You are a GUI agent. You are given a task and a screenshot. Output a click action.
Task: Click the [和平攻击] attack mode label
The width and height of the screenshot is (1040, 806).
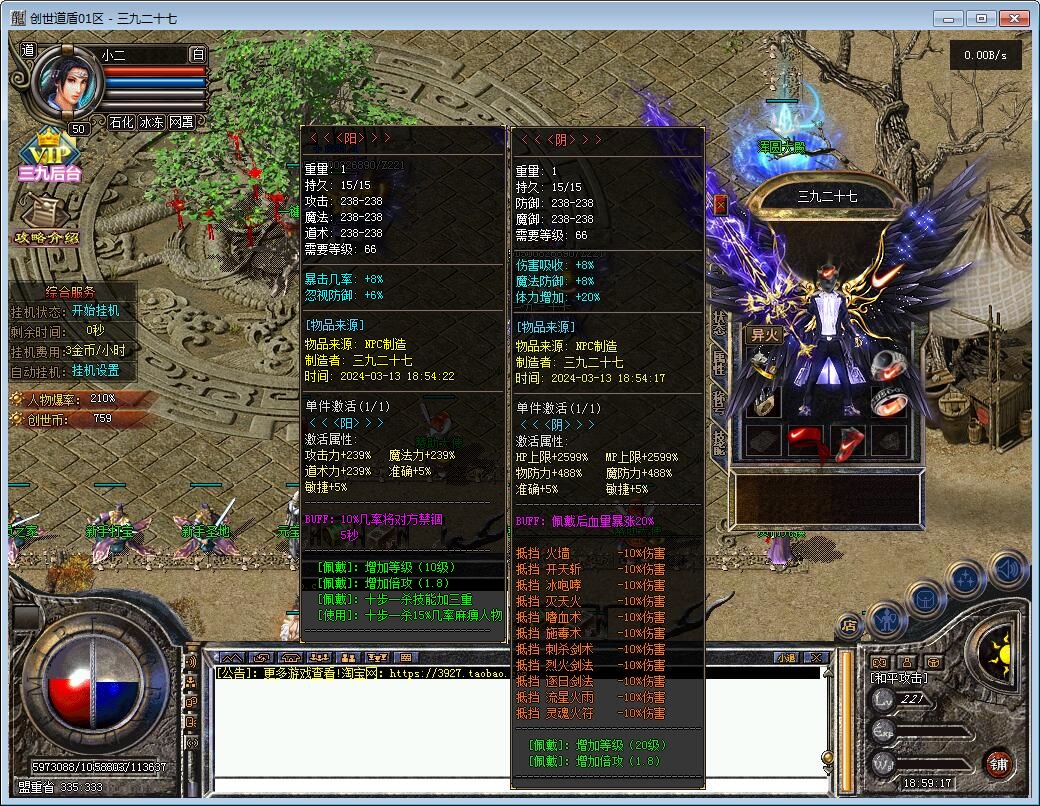tap(897, 678)
